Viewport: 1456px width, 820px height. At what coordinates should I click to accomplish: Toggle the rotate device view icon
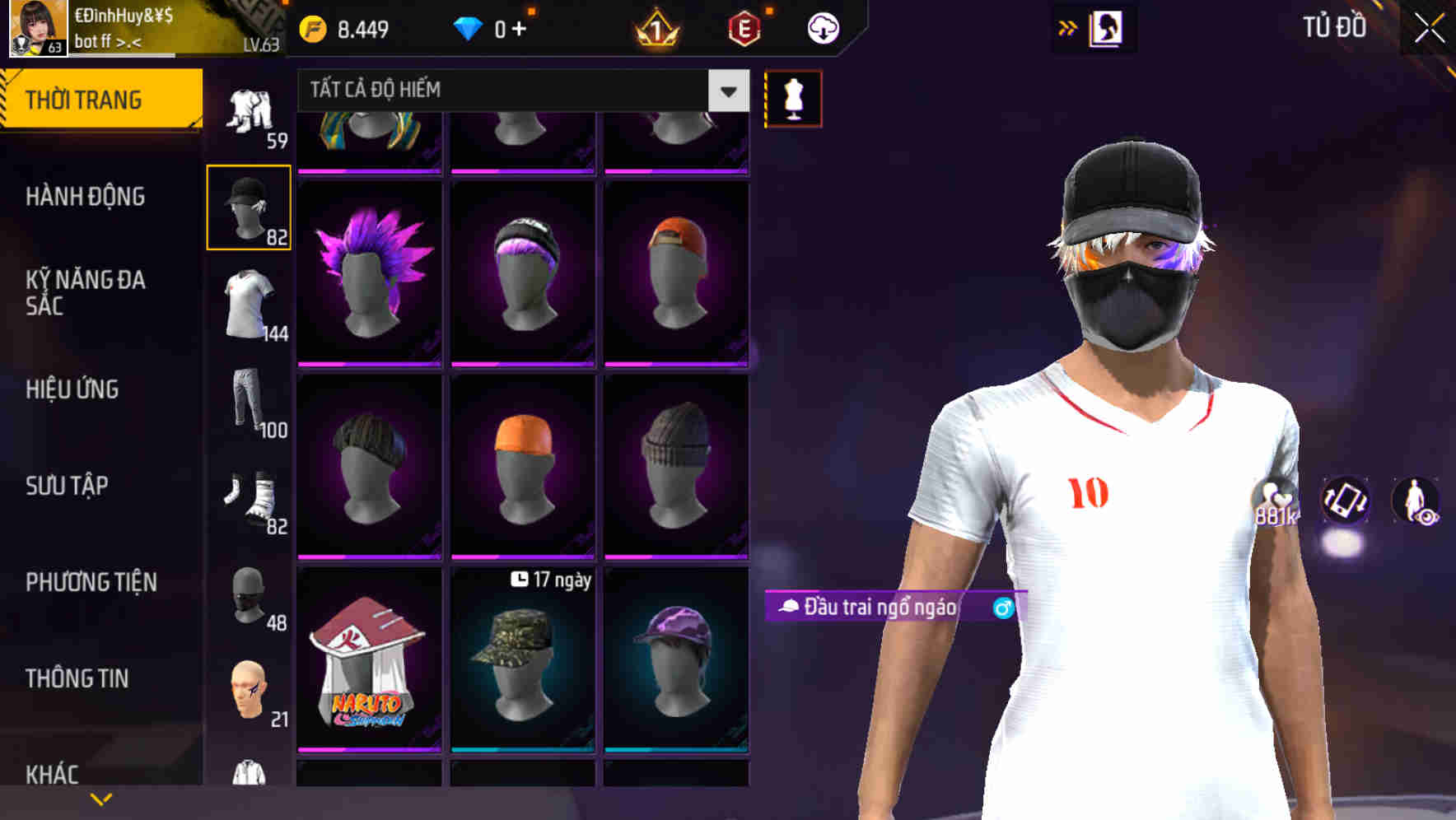[1347, 502]
